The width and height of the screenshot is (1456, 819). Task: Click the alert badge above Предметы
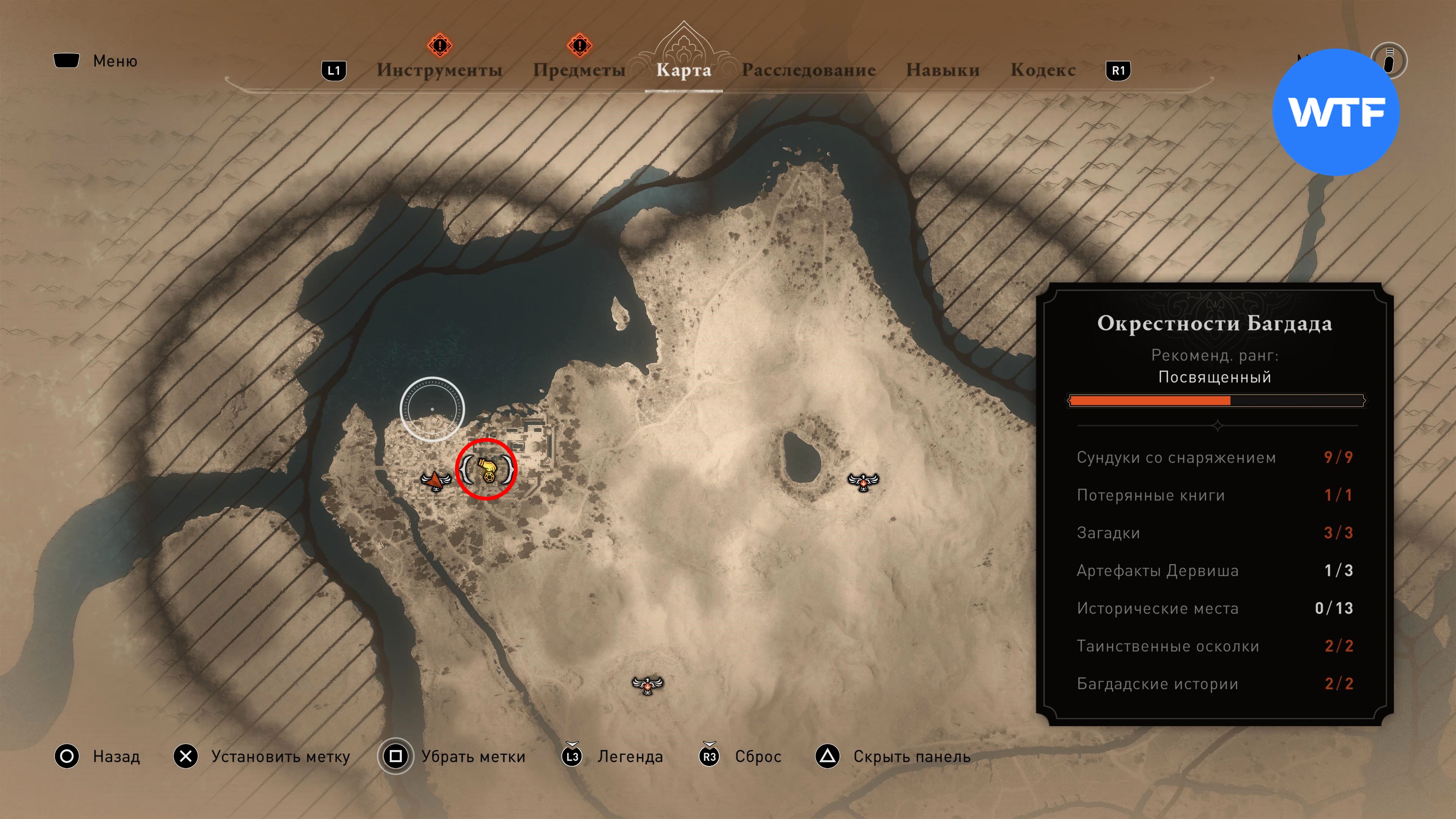tap(579, 45)
